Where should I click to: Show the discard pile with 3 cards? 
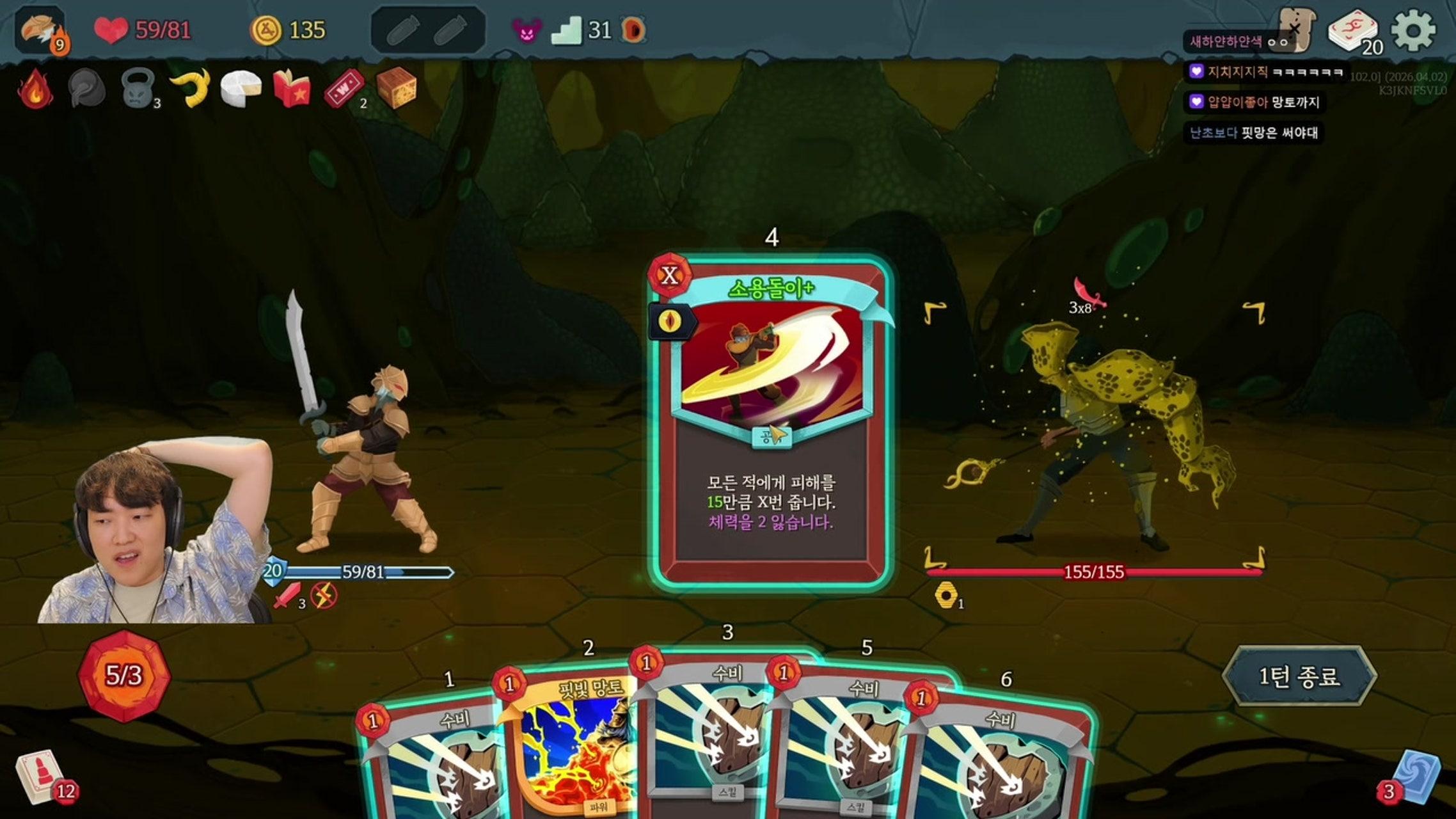(x=1415, y=777)
